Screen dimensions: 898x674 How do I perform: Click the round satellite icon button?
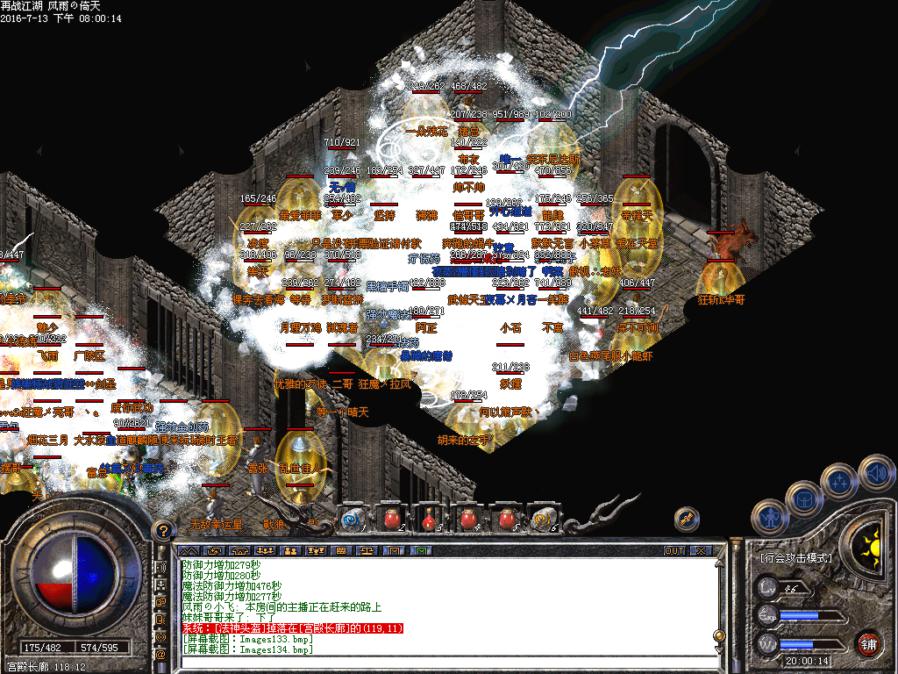pyautogui.click(x=687, y=517)
